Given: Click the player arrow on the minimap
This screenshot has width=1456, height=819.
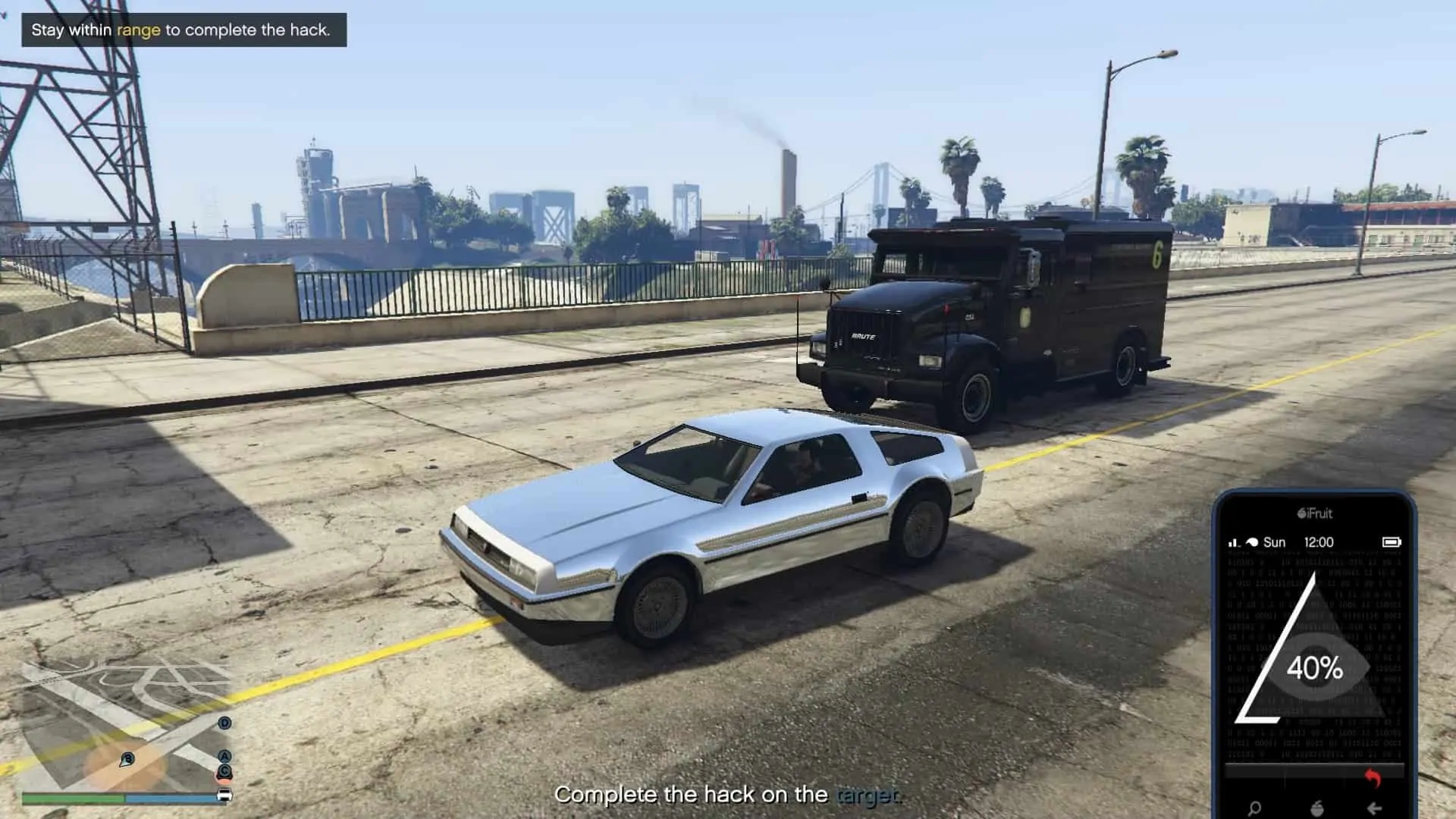Looking at the screenshot, I should [x=124, y=763].
